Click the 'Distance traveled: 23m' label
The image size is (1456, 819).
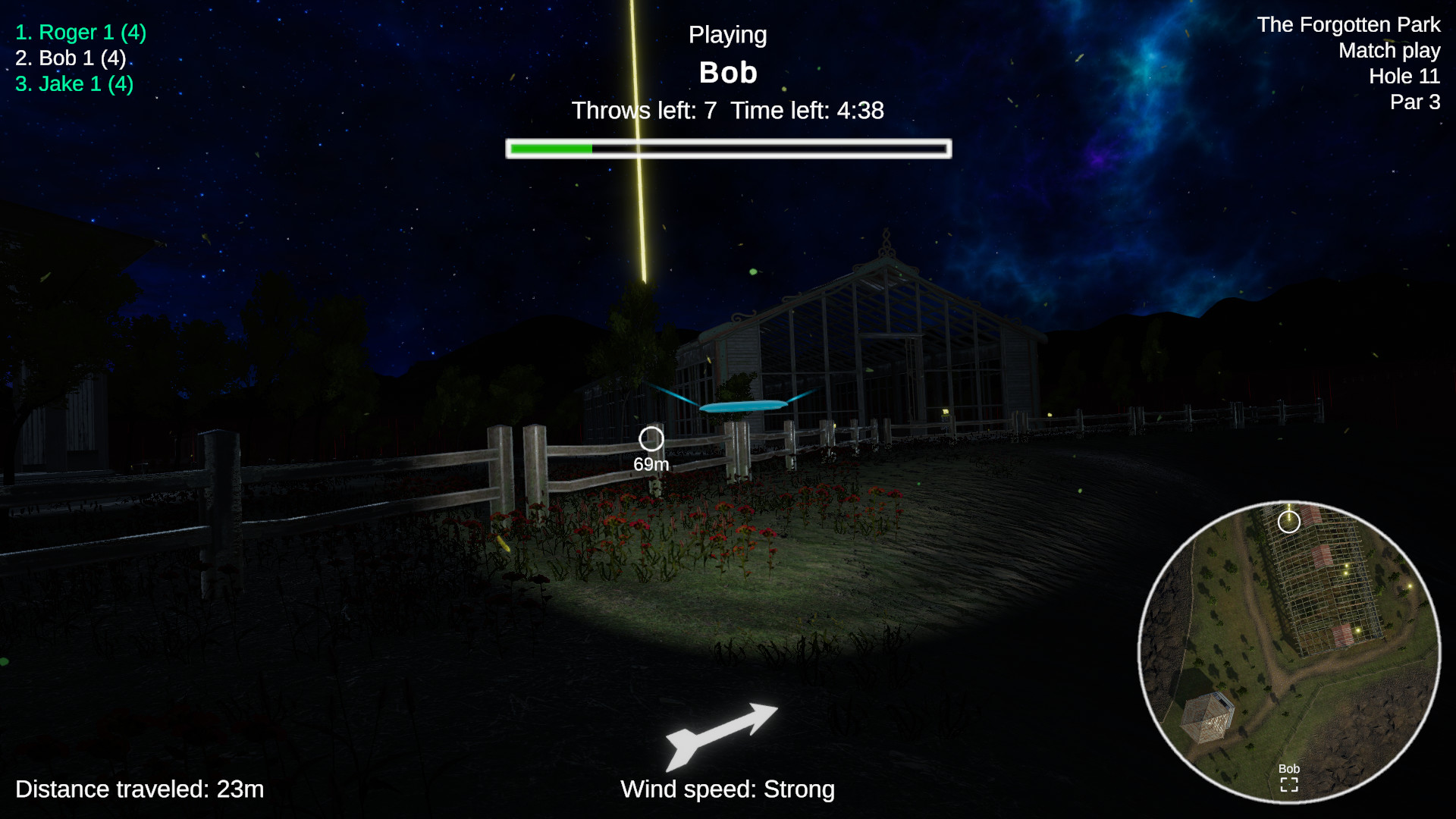(x=140, y=789)
